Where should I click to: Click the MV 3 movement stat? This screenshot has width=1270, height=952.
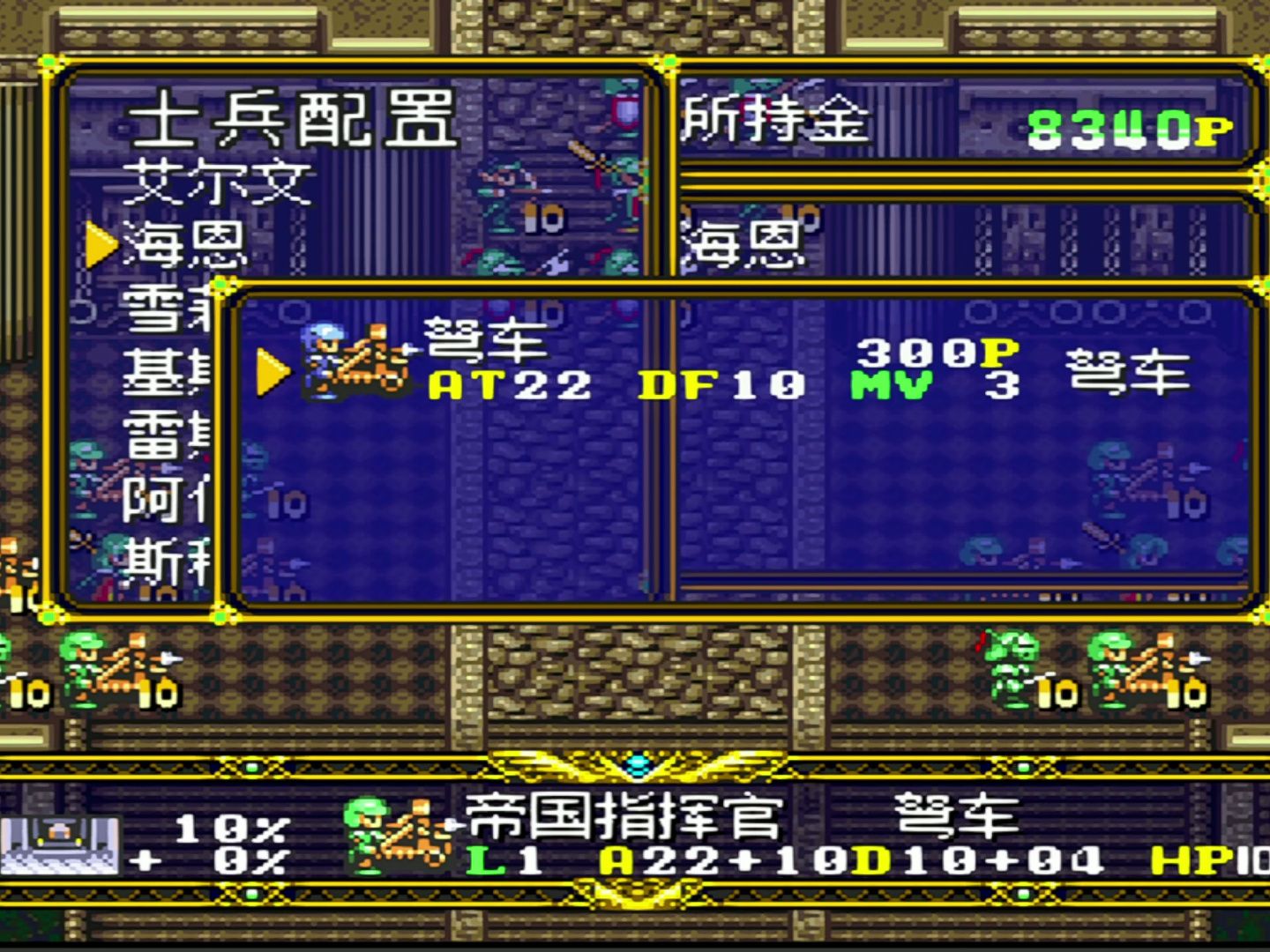click(x=922, y=383)
